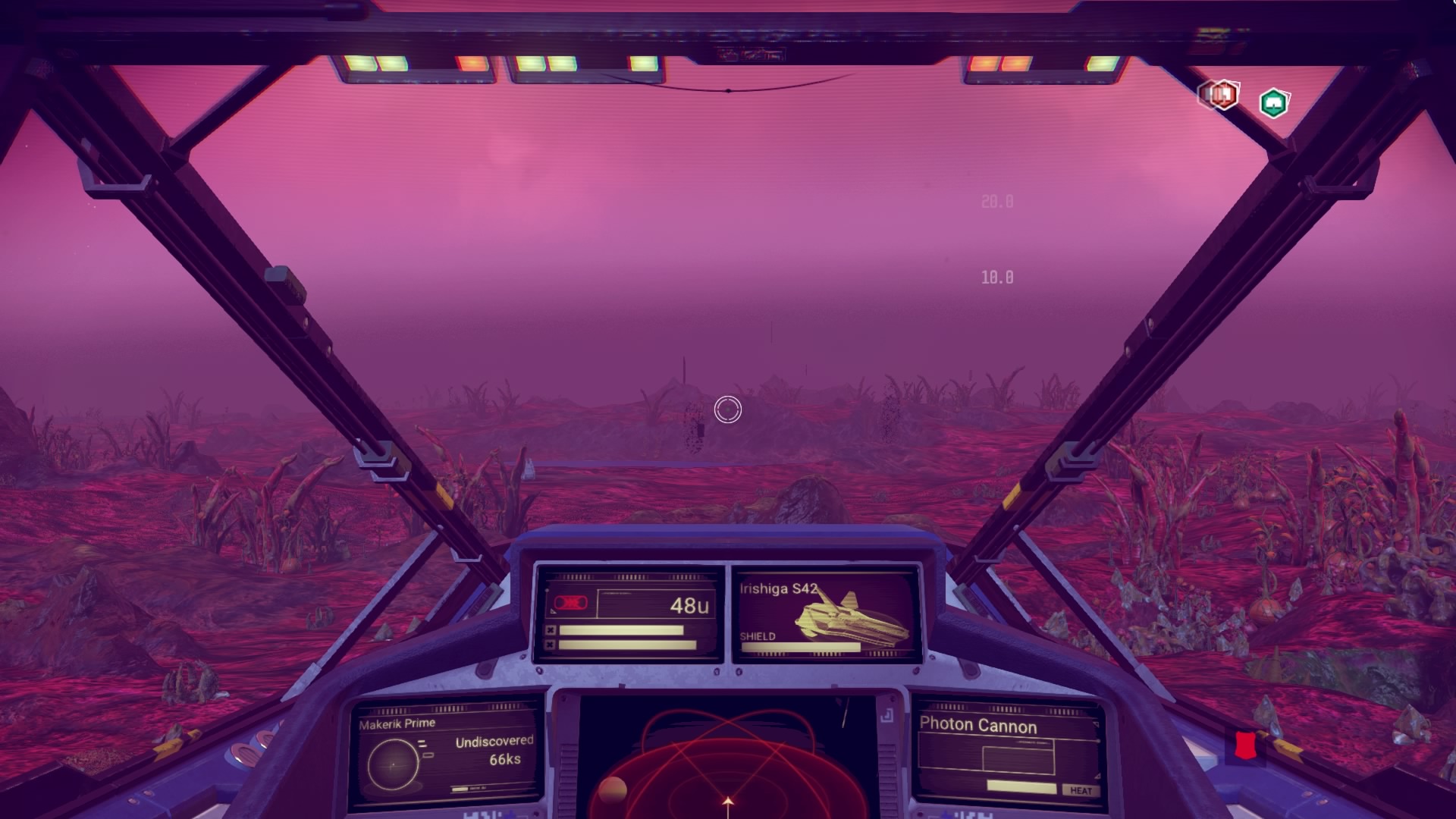Select the green hexagon building waypoint marker
This screenshot has width=1456, height=819.
pyautogui.click(x=1273, y=103)
